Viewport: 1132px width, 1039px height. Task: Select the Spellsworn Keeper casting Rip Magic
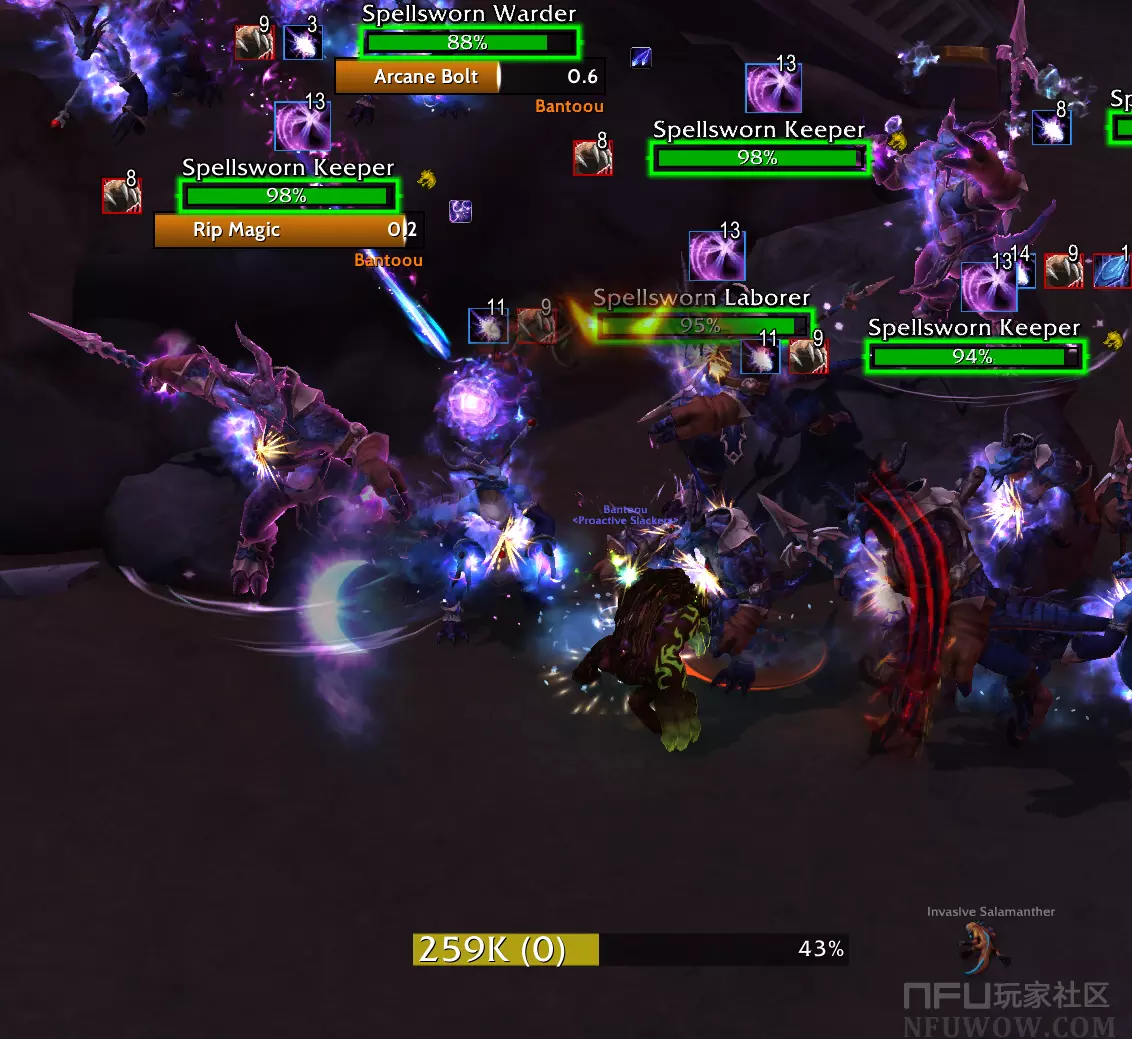tap(288, 195)
